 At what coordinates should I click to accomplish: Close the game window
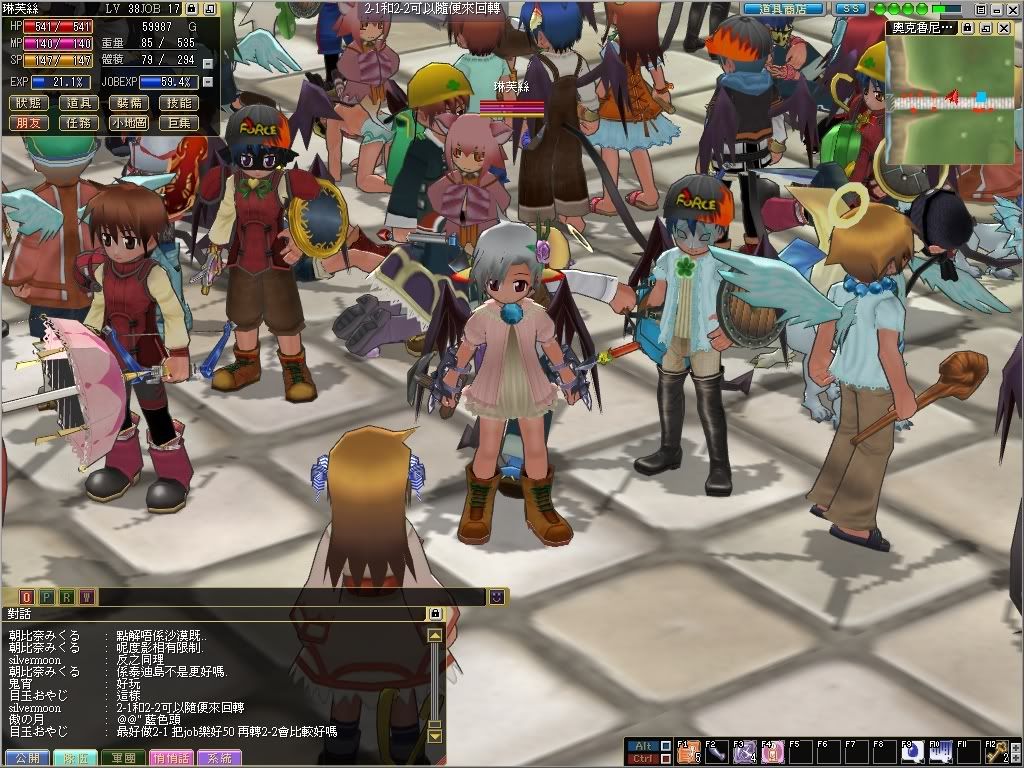[1011, 8]
